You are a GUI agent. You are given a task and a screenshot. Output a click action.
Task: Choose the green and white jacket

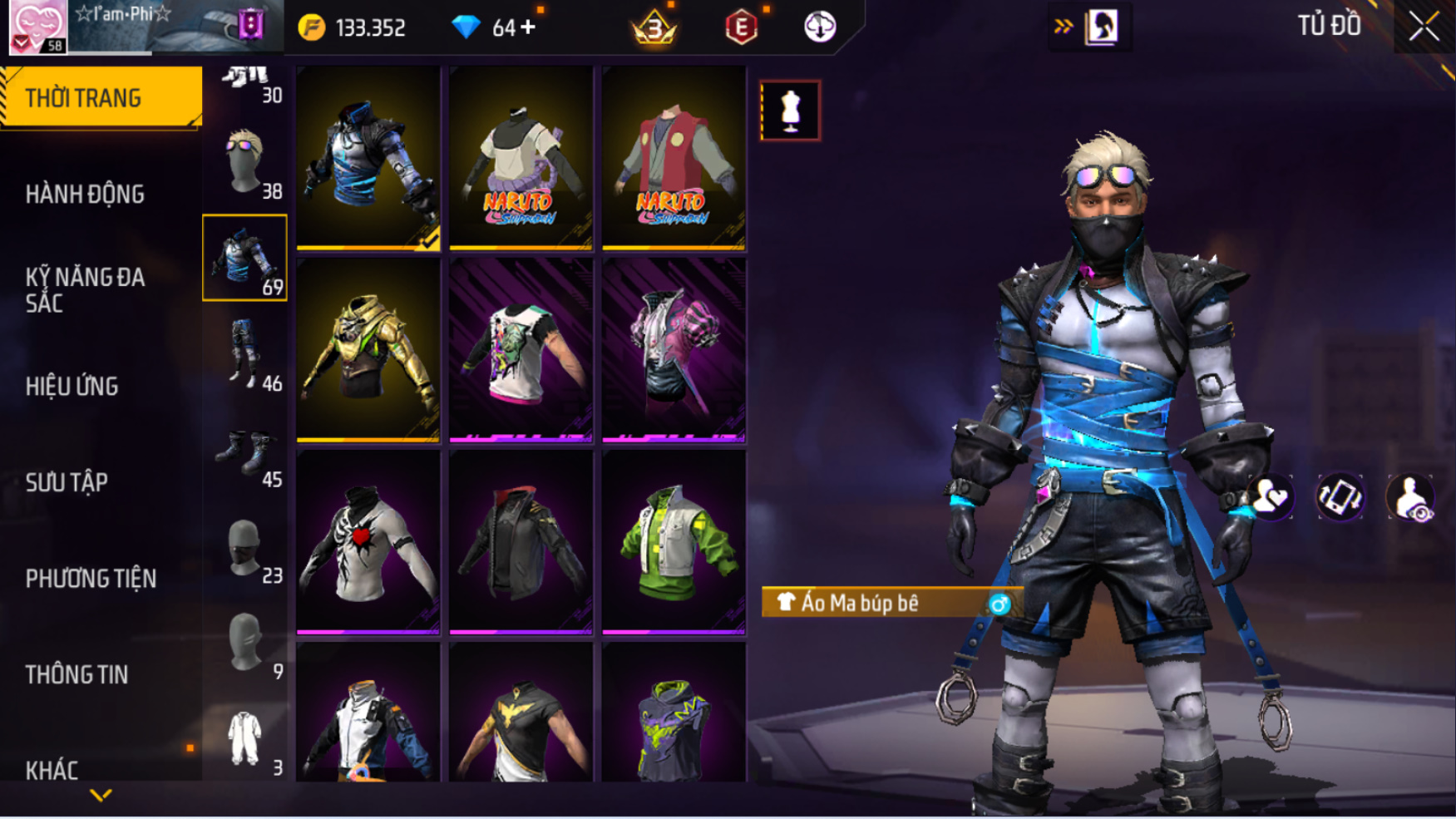(x=674, y=542)
